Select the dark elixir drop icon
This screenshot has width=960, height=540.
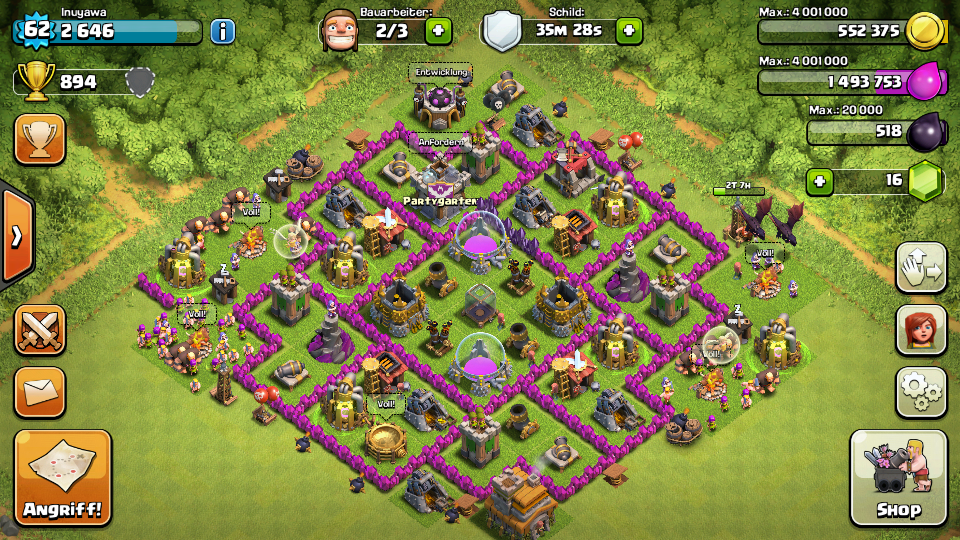(x=925, y=131)
